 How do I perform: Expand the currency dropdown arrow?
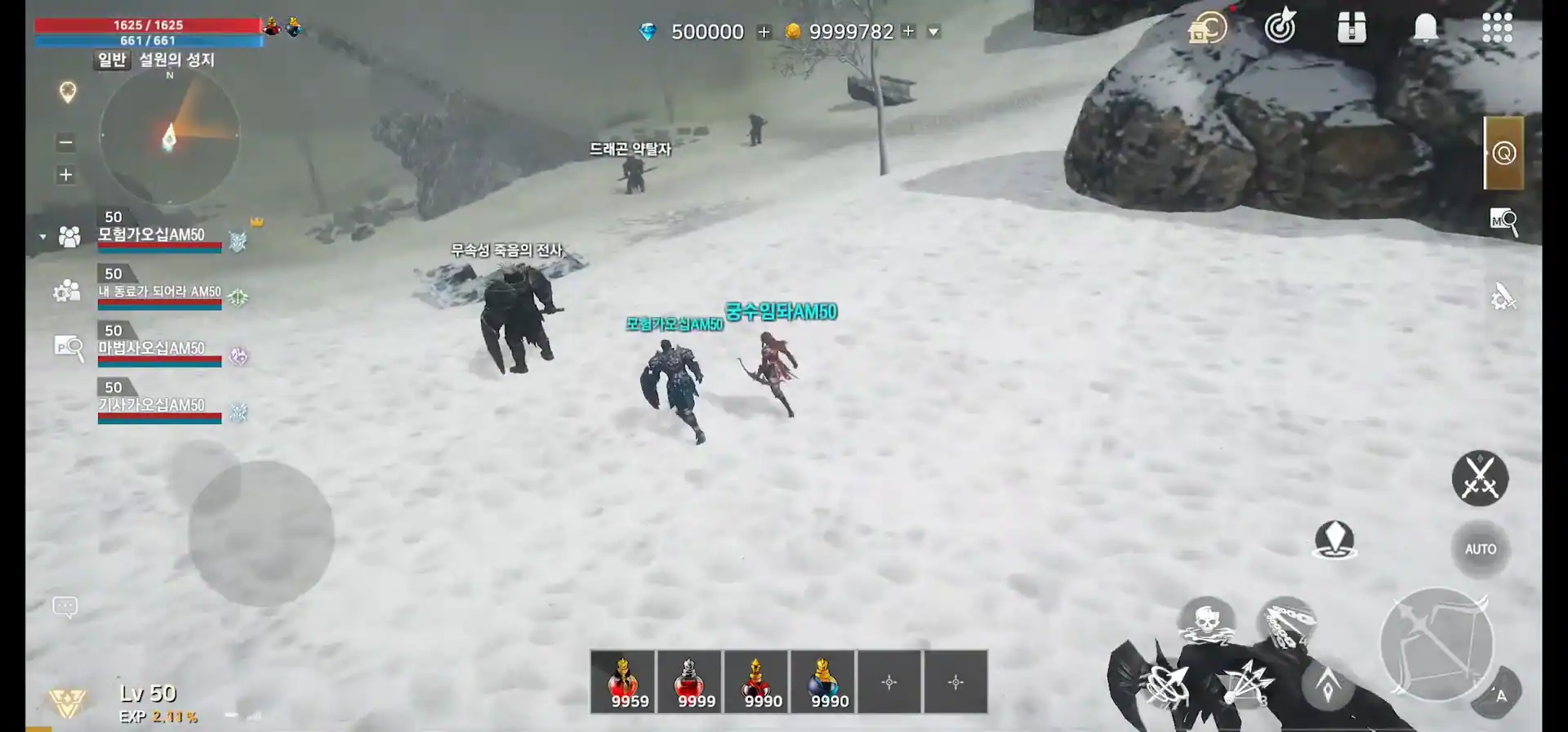click(933, 32)
